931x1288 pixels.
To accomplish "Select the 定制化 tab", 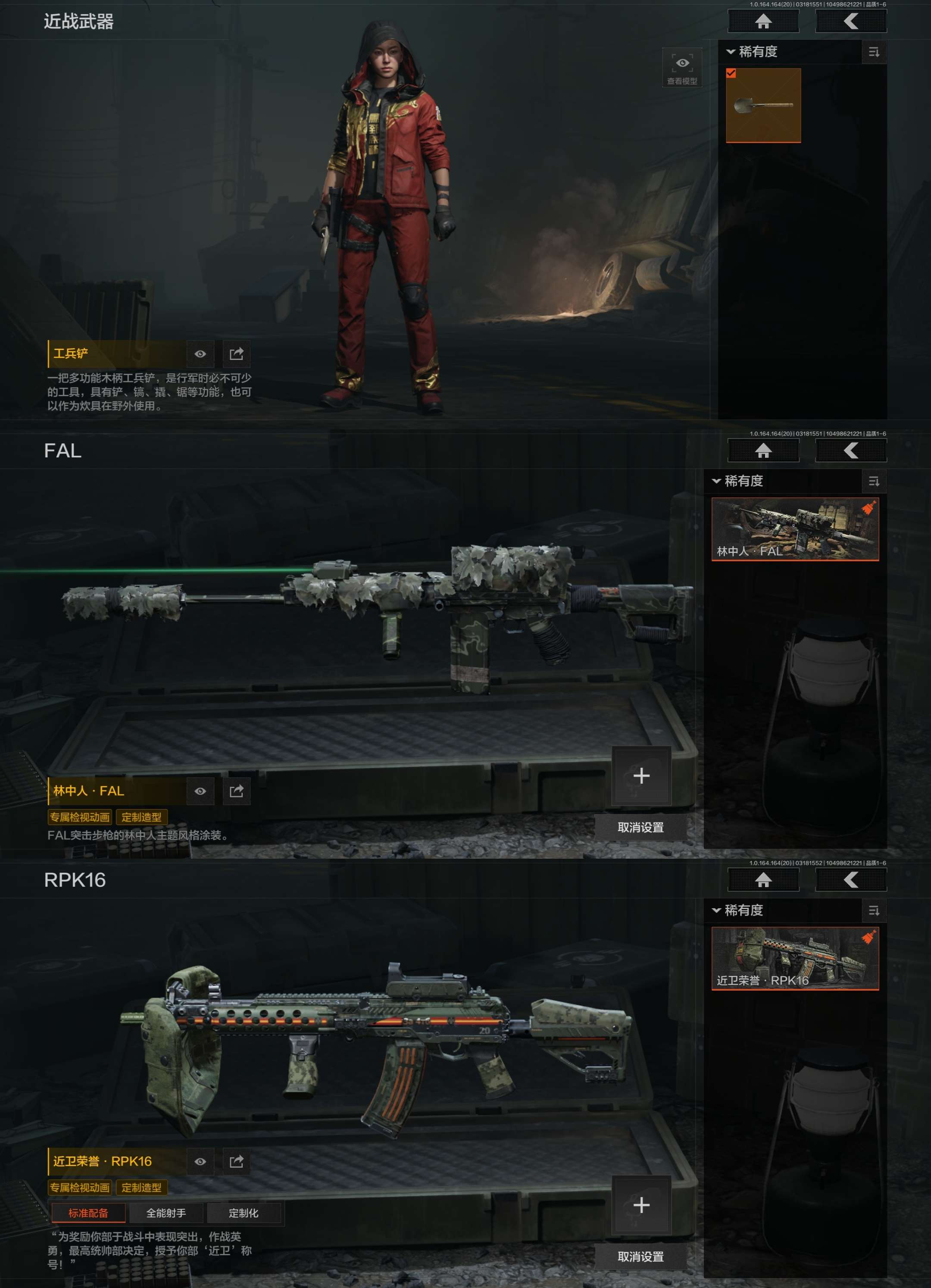I will 244,1213.
